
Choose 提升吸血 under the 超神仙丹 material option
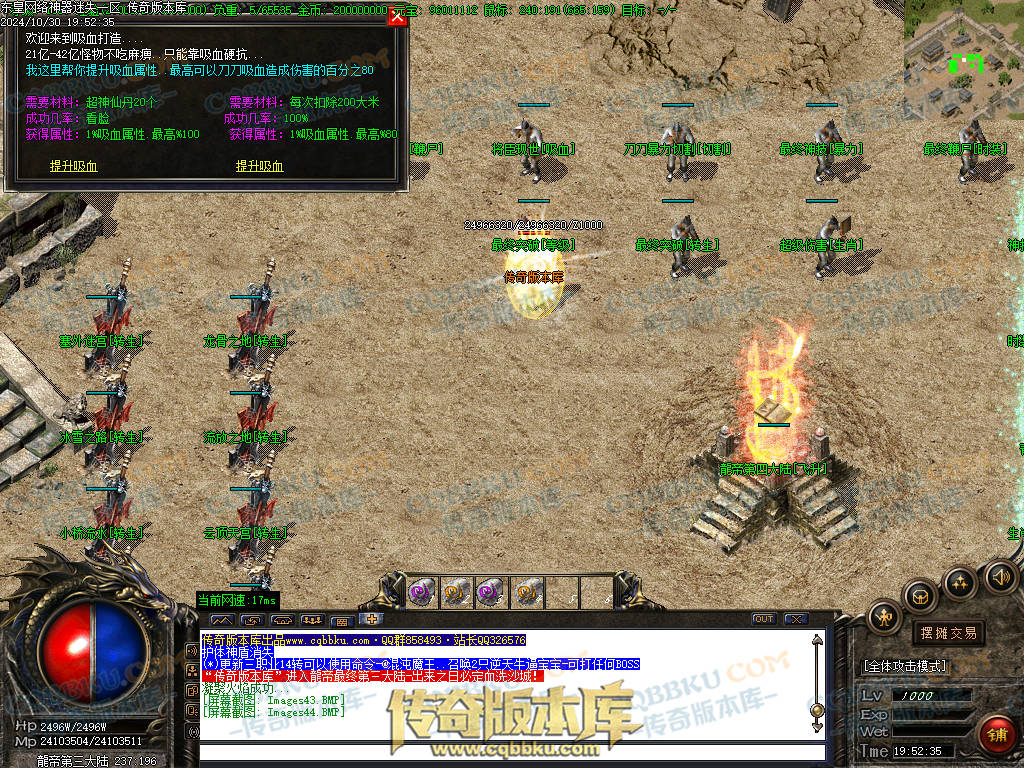(x=74, y=166)
